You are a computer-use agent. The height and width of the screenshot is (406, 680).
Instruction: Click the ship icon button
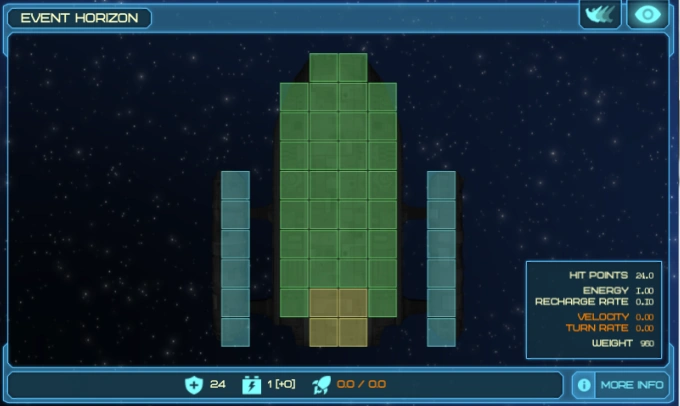pos(601,14)
